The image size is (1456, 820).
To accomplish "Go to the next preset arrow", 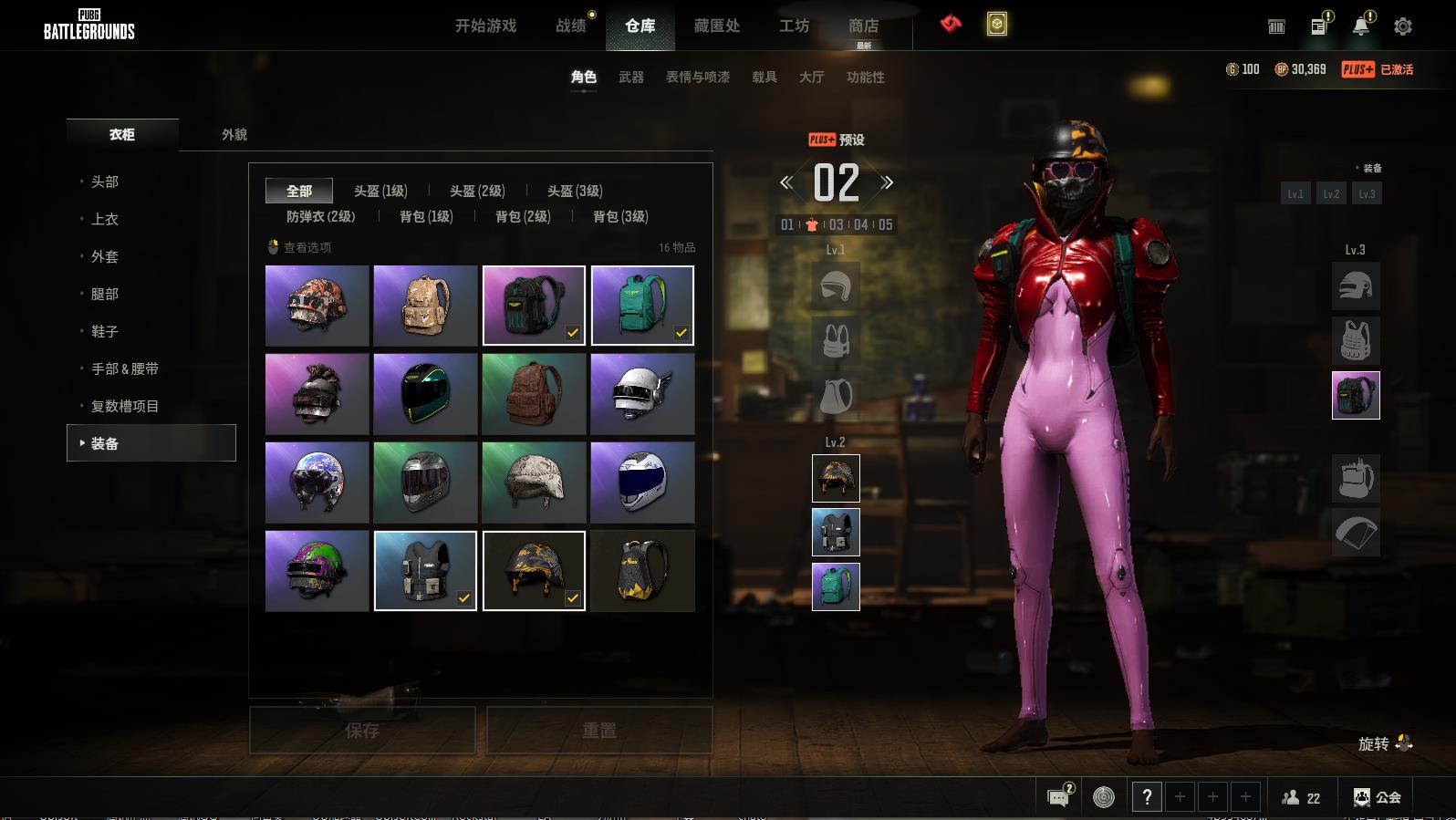I will click(x=887, y=182).
